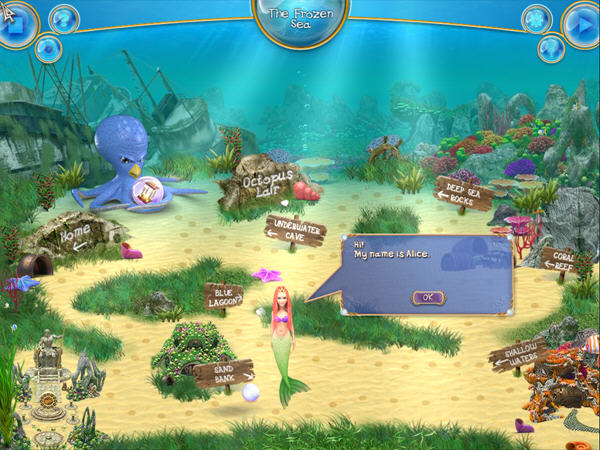This screenshot has height=450, width=600.
Task: Open the Blue Lagoon? sign
Action: pyautogui.click(x=224, y=295)
